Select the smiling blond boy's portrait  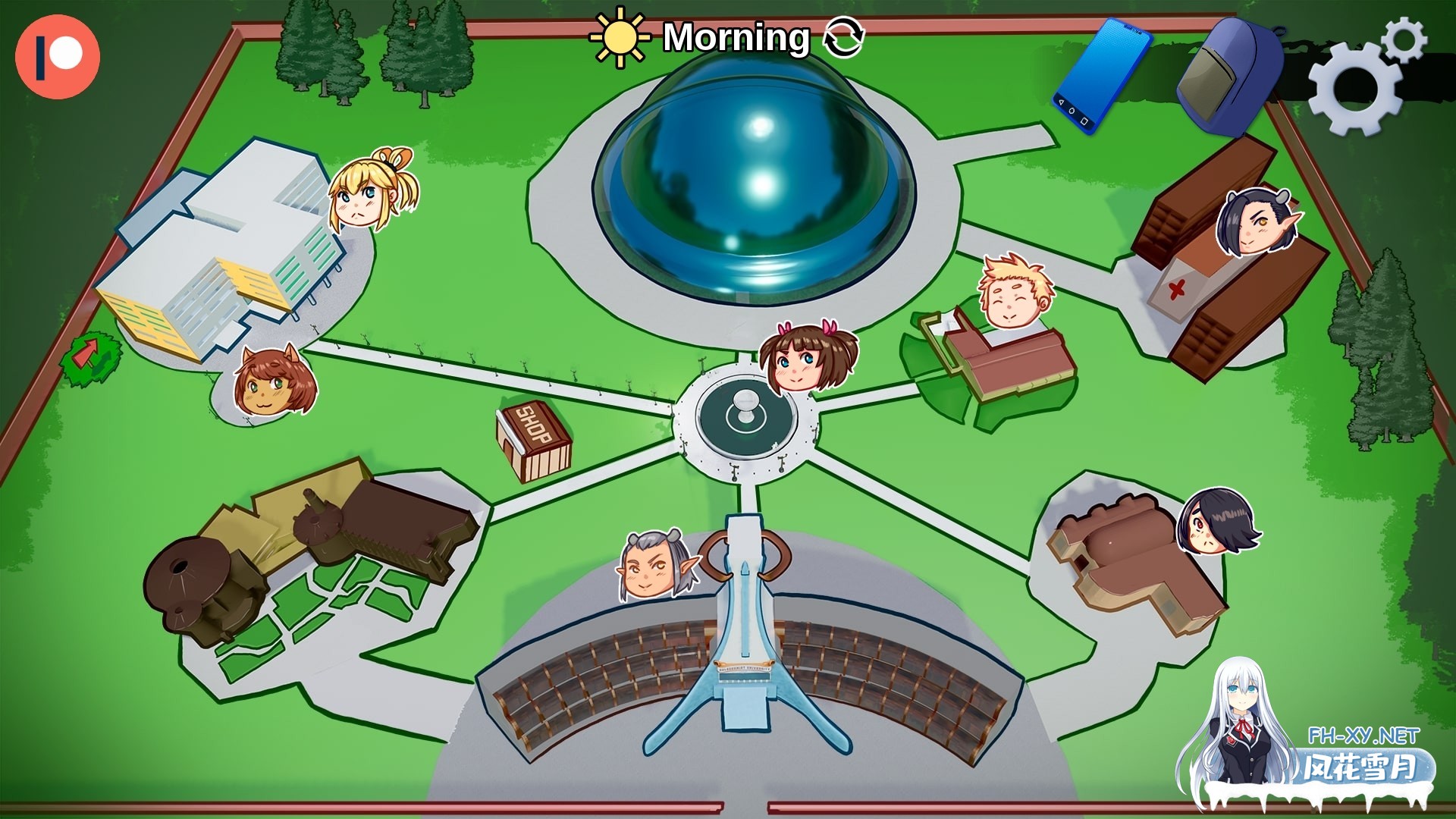click(x=1012, y=292)
